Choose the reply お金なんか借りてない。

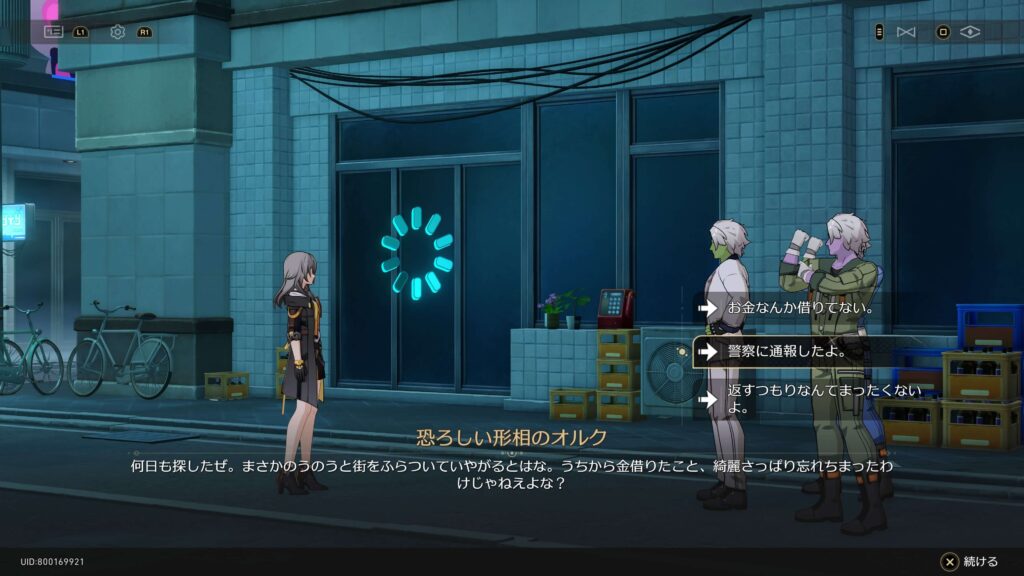click(x=800, y=308)
